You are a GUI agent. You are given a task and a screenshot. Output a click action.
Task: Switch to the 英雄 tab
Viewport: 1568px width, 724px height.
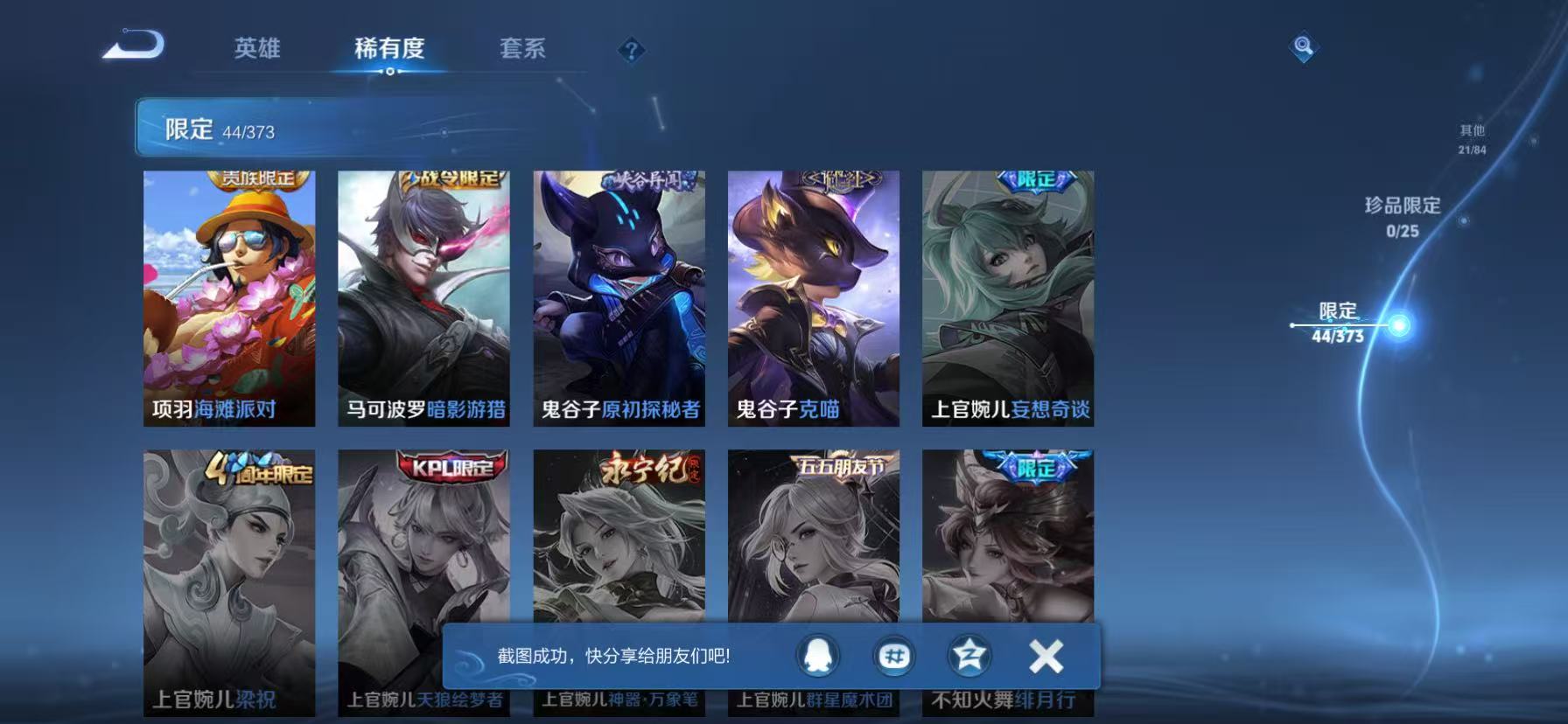pyautogui.click(x=257, y=50)
